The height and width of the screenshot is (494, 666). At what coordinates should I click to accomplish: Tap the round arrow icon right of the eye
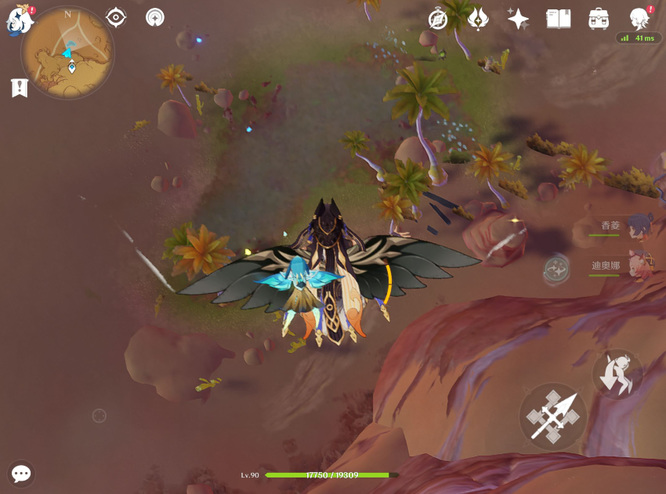pyautogui.click(x=155, y=18)
